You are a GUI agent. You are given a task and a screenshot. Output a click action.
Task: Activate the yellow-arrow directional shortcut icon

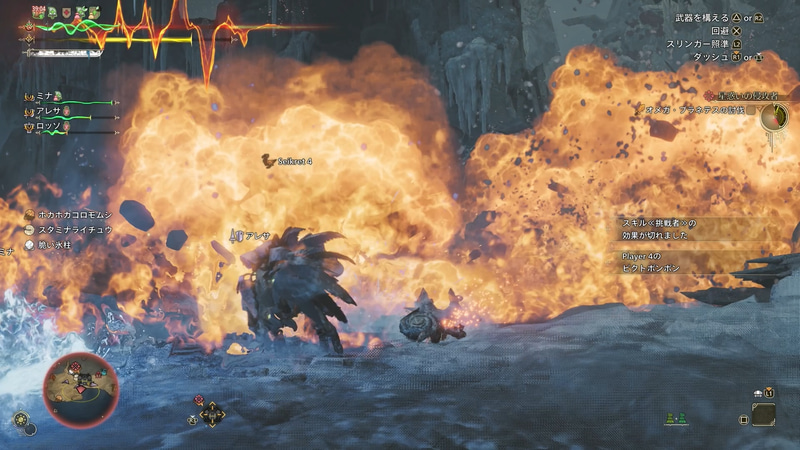click(211, 414)
